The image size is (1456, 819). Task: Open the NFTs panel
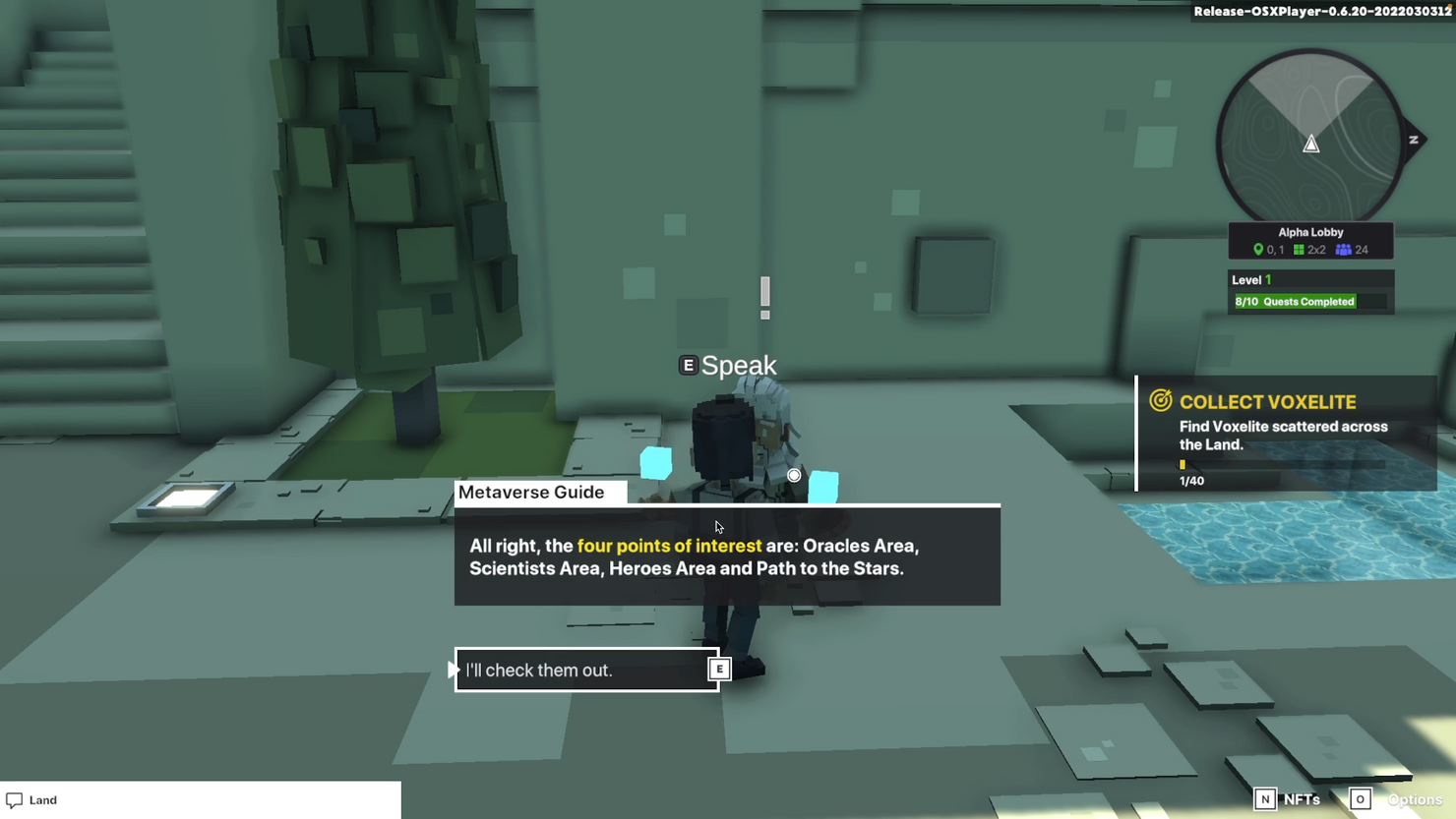pos(1301,798)
